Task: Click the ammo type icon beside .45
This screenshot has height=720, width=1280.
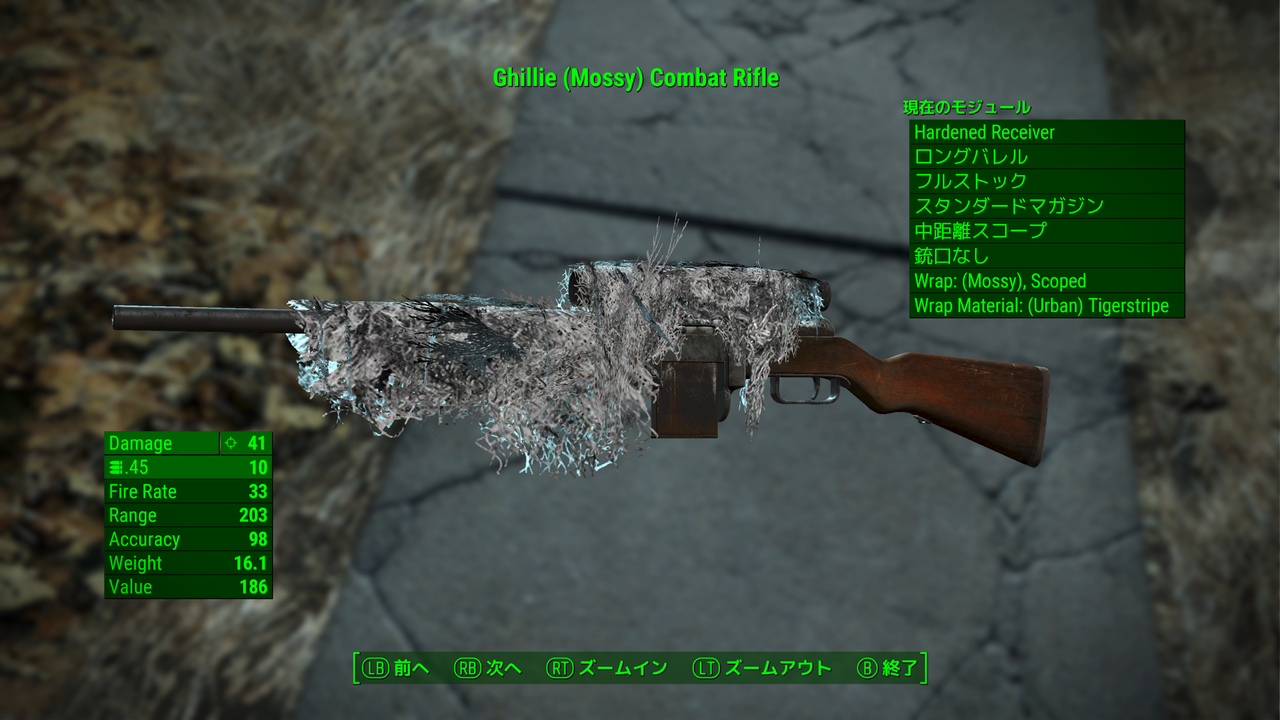Action: tap(114, 467)
